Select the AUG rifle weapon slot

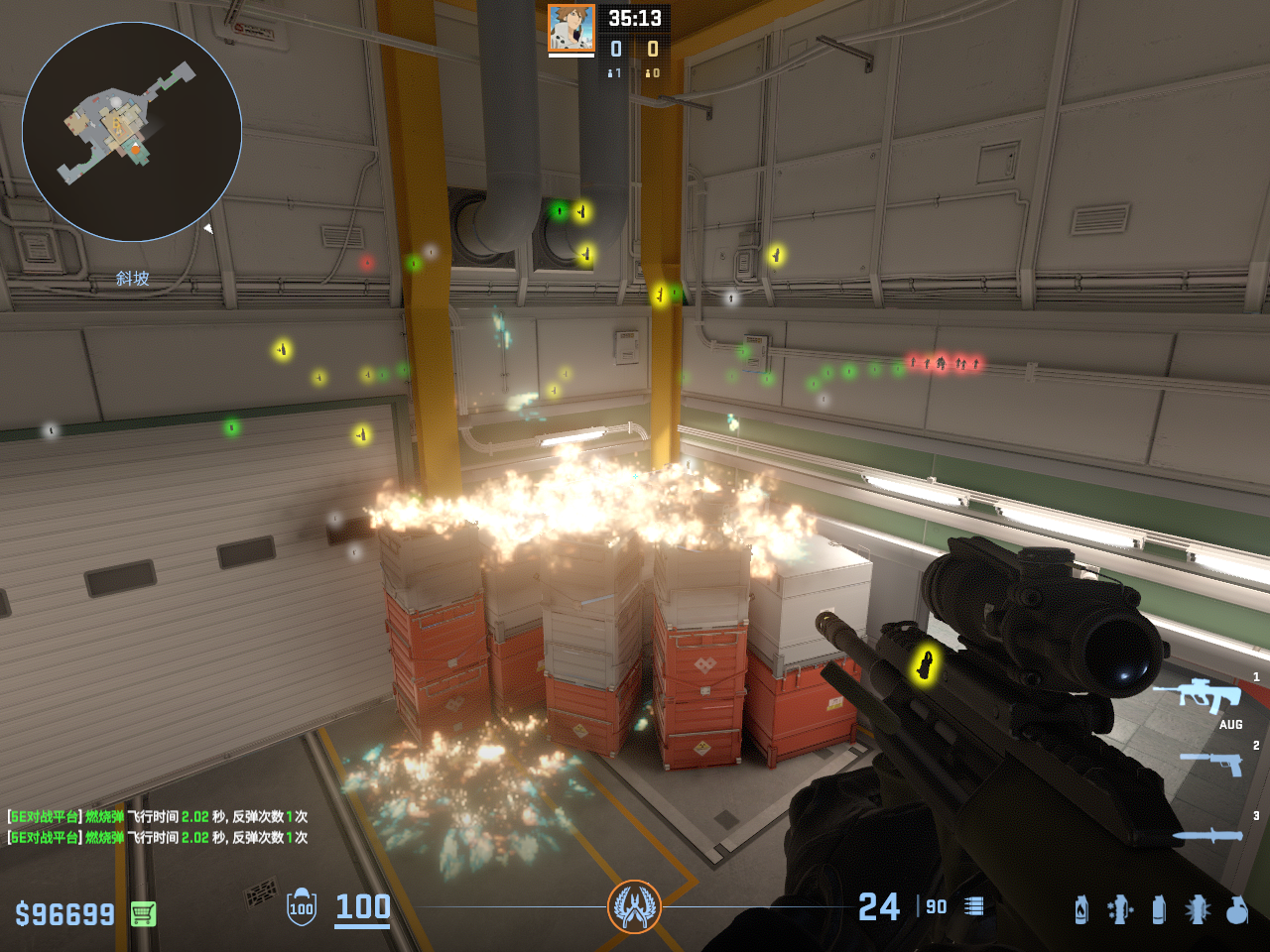[1210, 696]
